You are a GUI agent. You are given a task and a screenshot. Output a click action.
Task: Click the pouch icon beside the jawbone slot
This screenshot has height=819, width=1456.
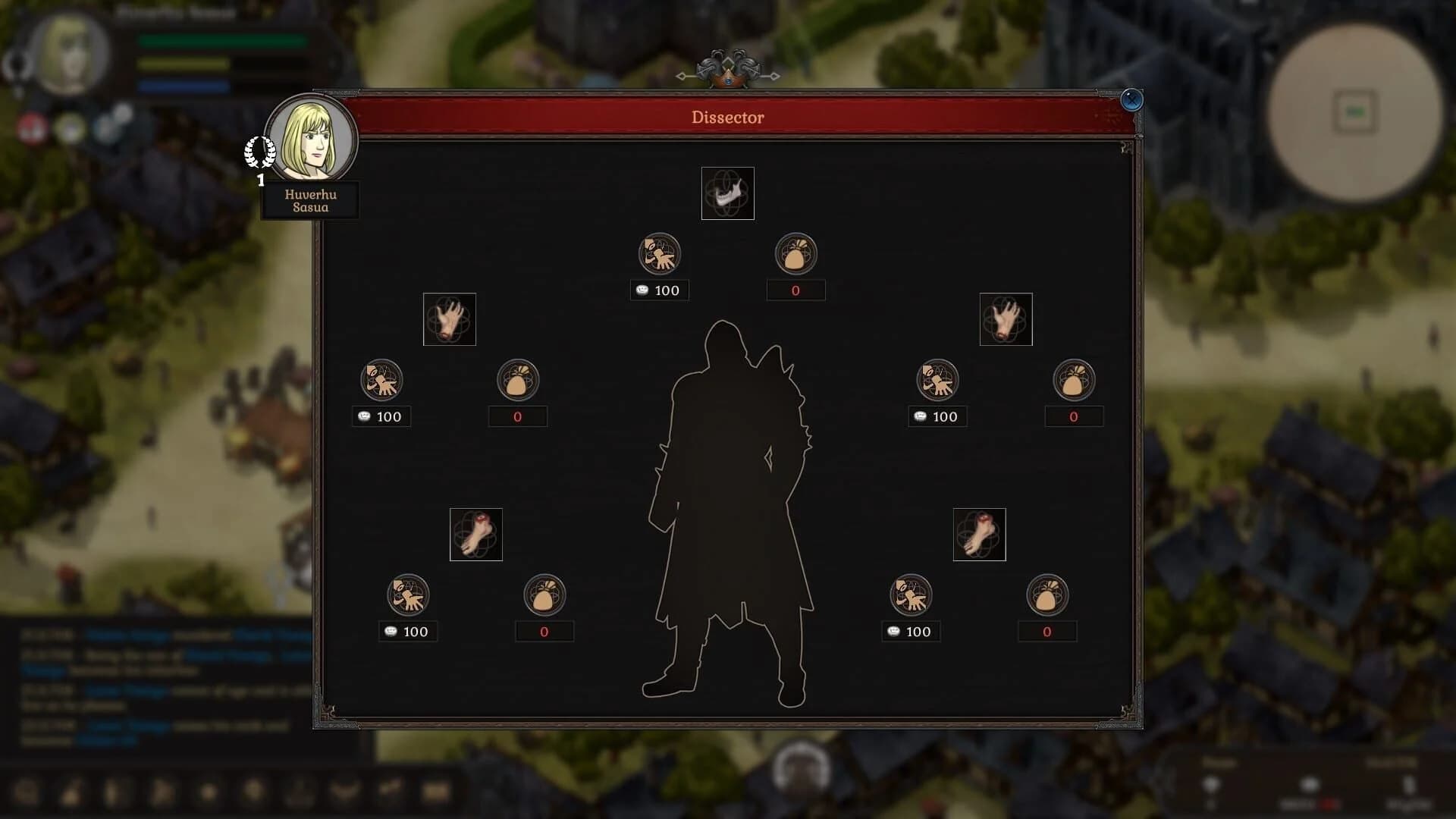tap(796, 253)
